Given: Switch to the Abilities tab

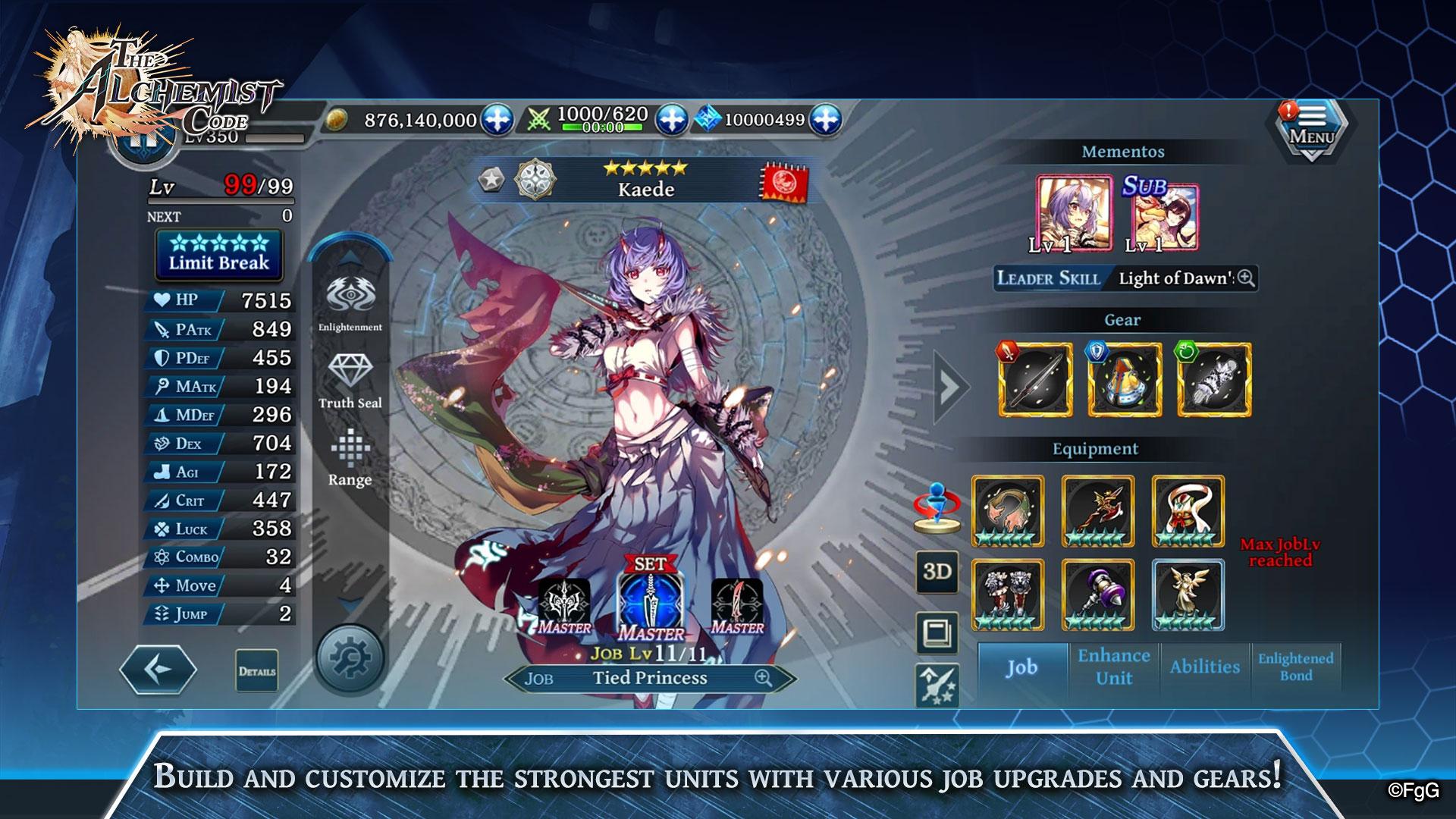Looking at the screenshot, I should pyautogui.click(x=1205, y=667).
